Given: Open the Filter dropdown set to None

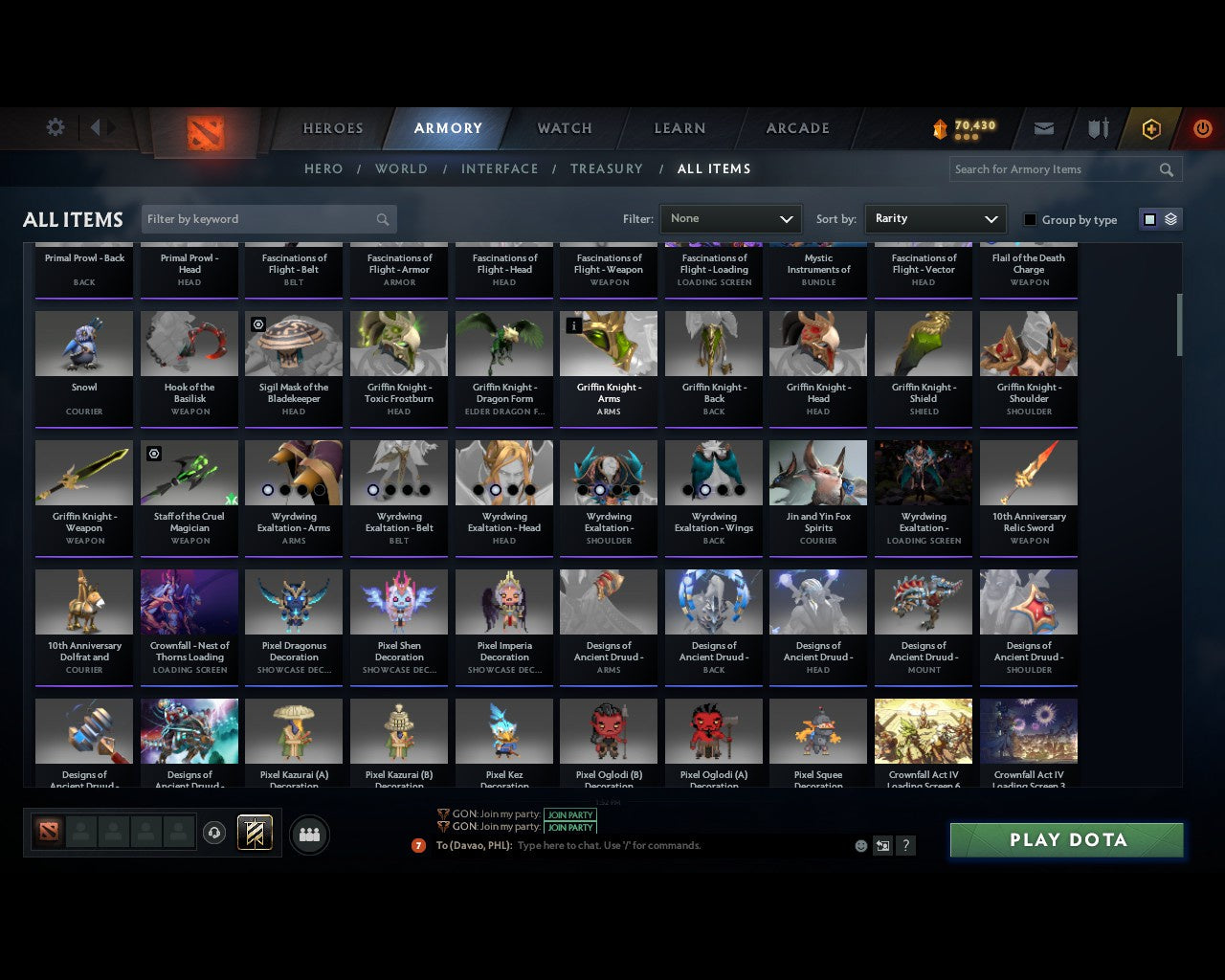Looking at the screenshot, I should tap(730, 218).
